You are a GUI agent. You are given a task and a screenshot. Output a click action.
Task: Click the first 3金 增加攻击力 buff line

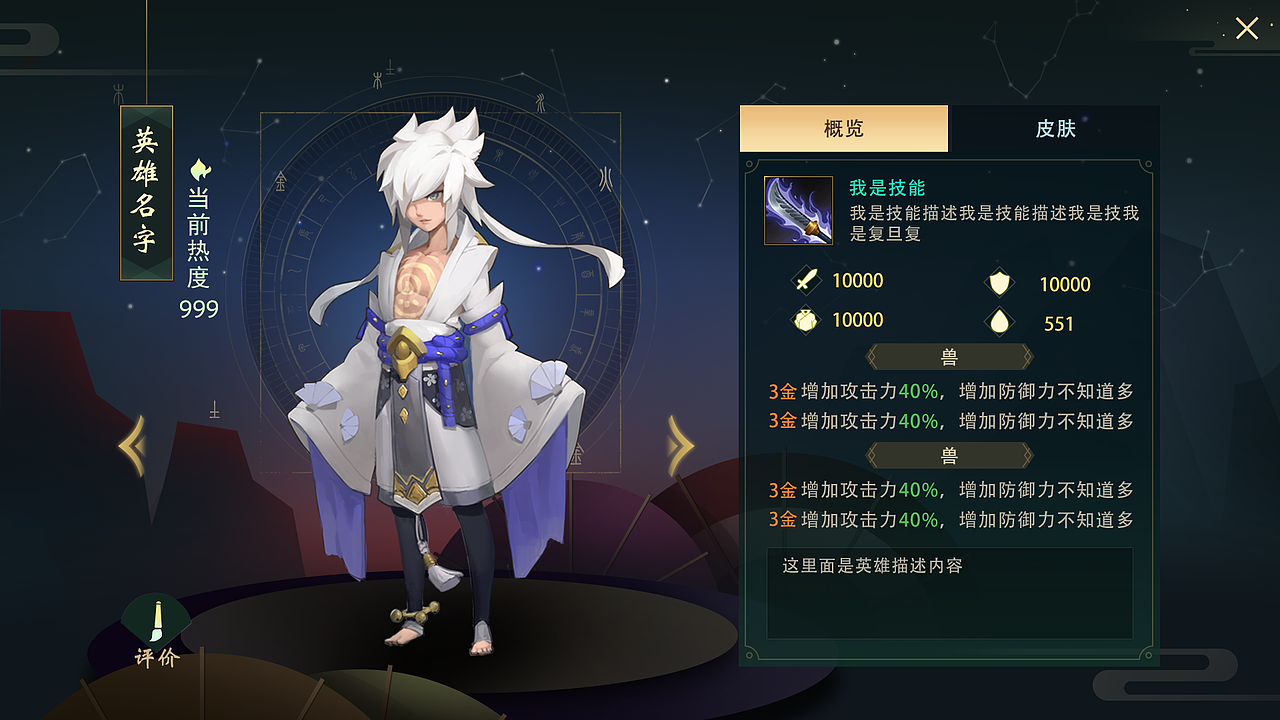coord(949,391)
